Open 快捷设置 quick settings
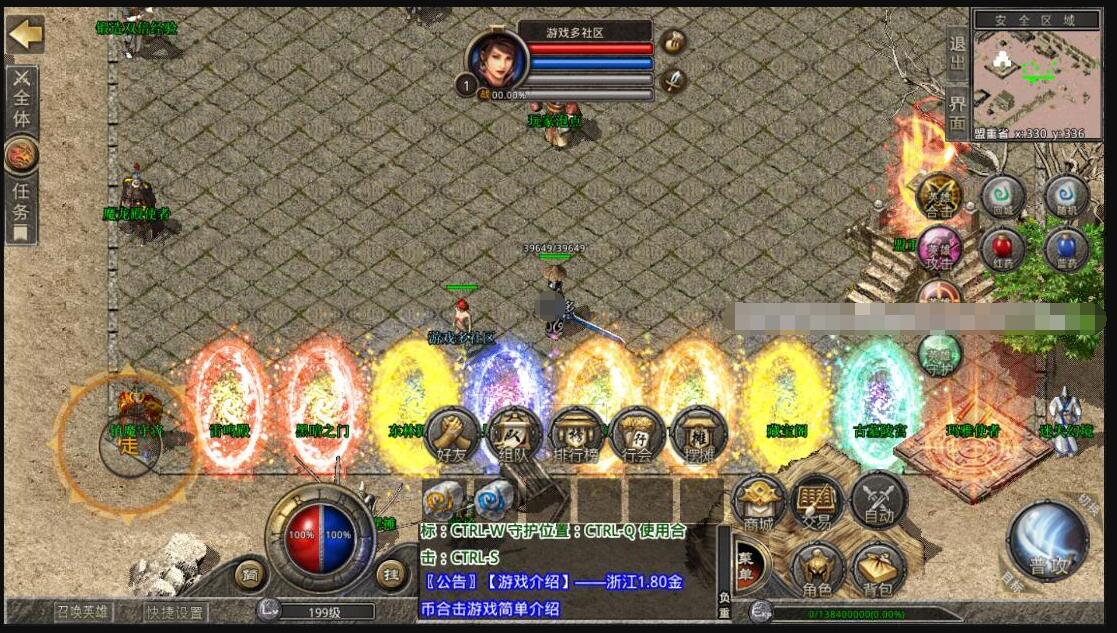 coord(174,612)
